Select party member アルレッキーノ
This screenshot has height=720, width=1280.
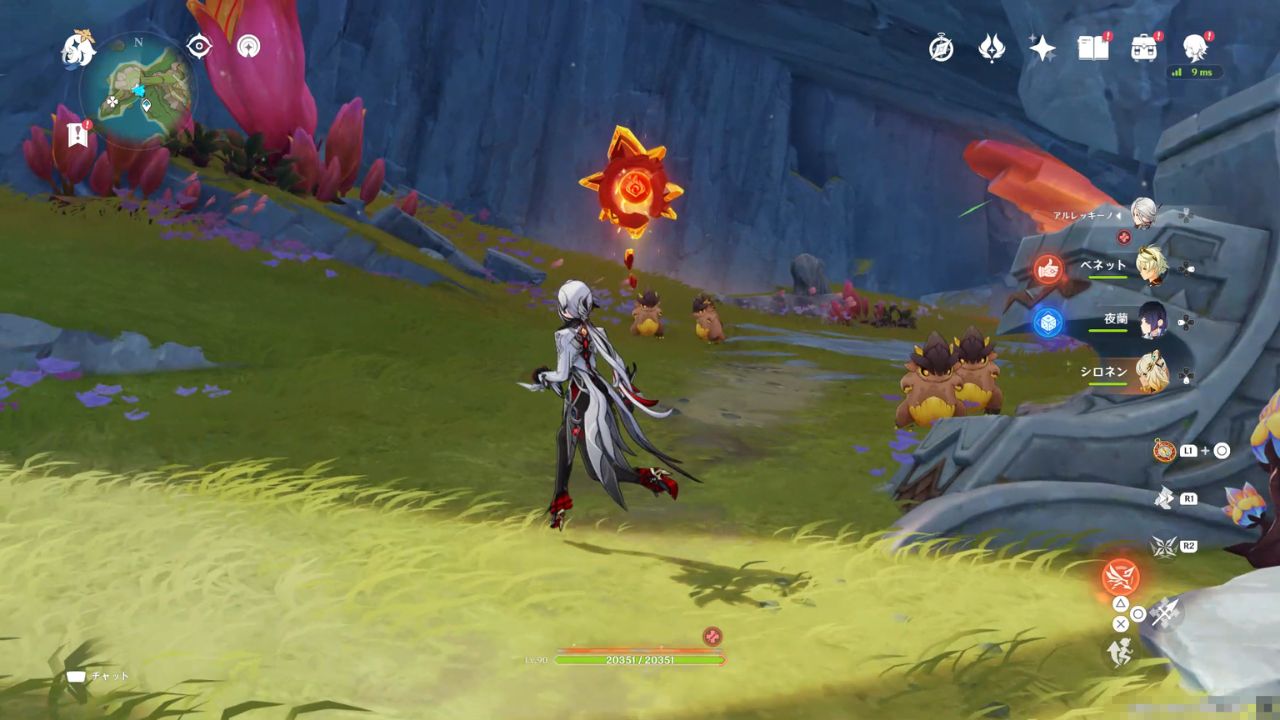click(x=1143, y=214)
